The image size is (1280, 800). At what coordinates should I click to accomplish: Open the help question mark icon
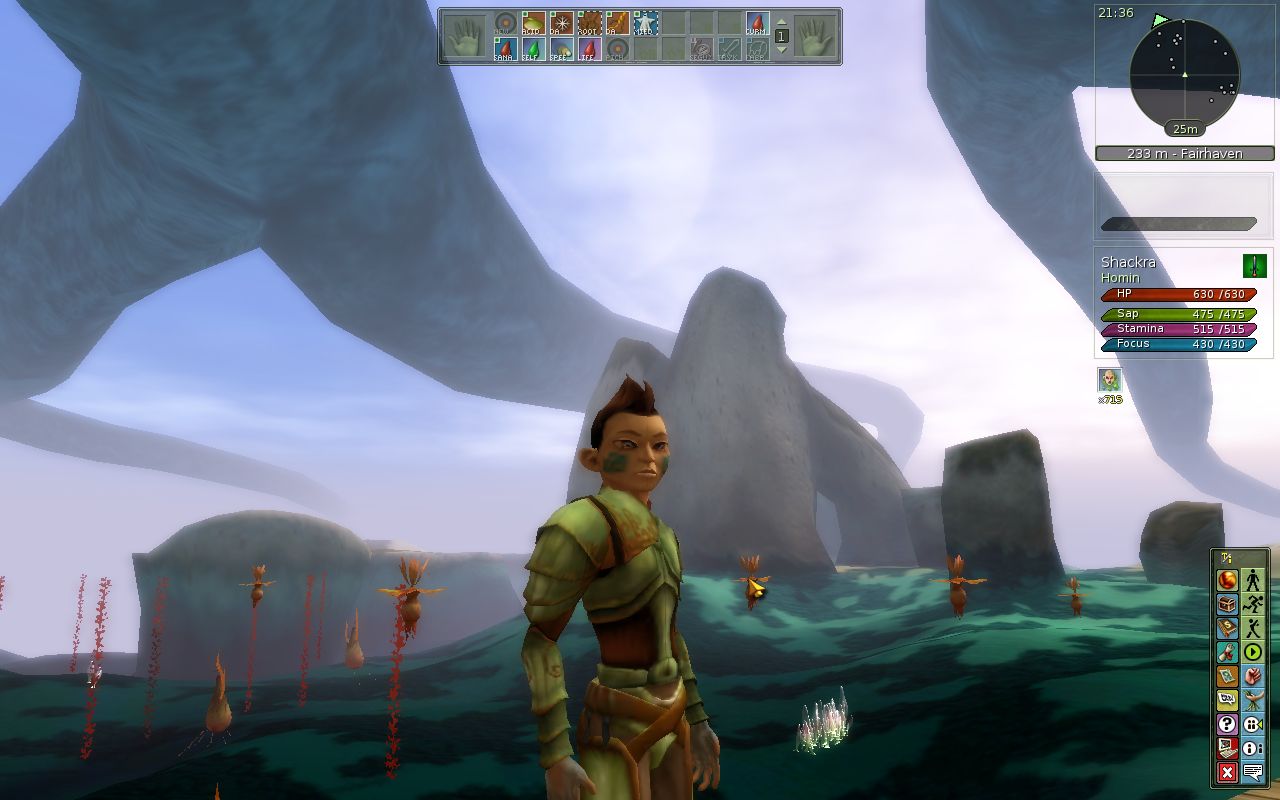click(1228, 724)
